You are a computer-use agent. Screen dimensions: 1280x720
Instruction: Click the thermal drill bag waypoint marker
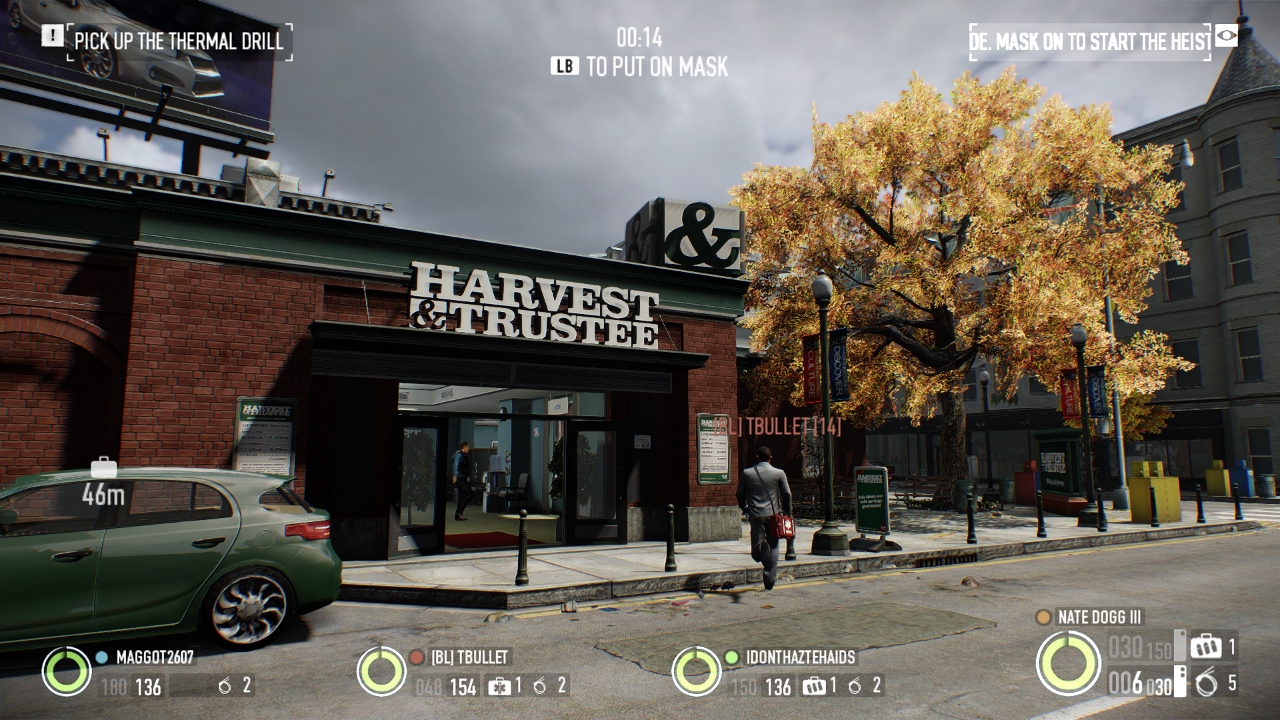coord(103,468)
